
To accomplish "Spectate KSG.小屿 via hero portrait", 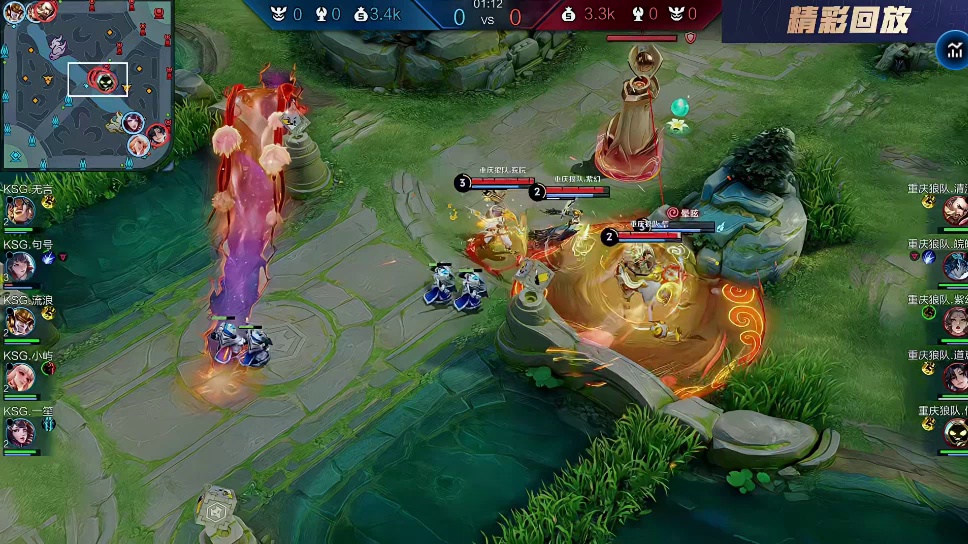I will pyautogui.click(x=19, y=377).
